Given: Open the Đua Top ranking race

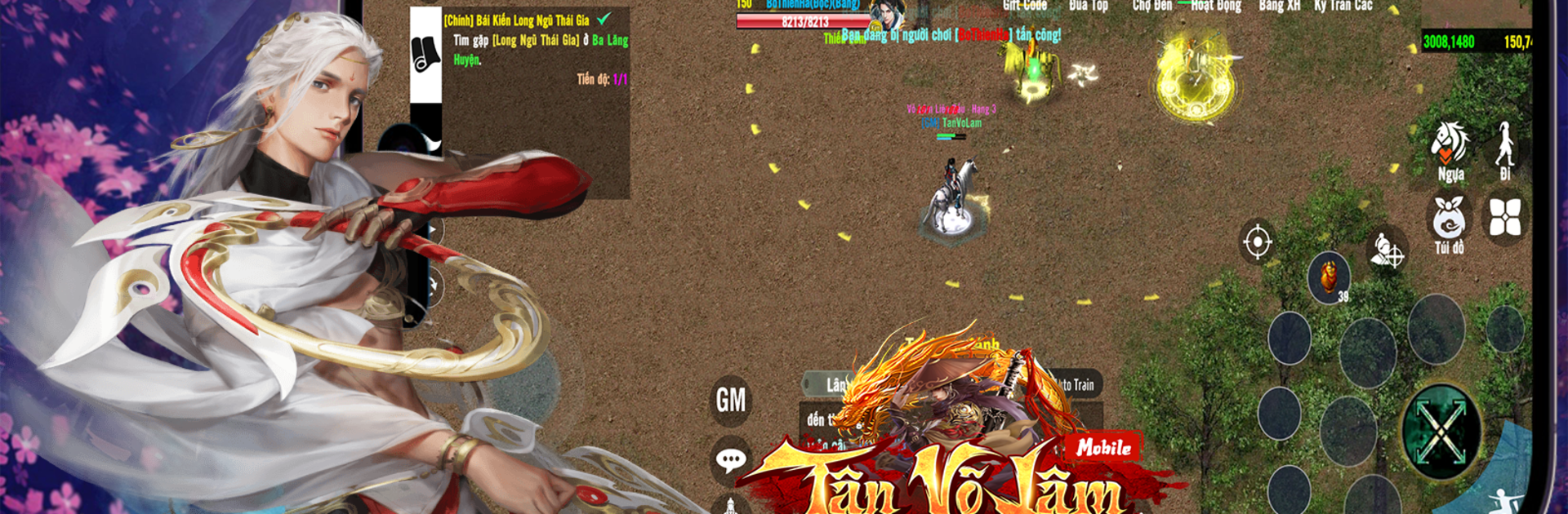Looking at the screenshot, I should pos(1089,6).
